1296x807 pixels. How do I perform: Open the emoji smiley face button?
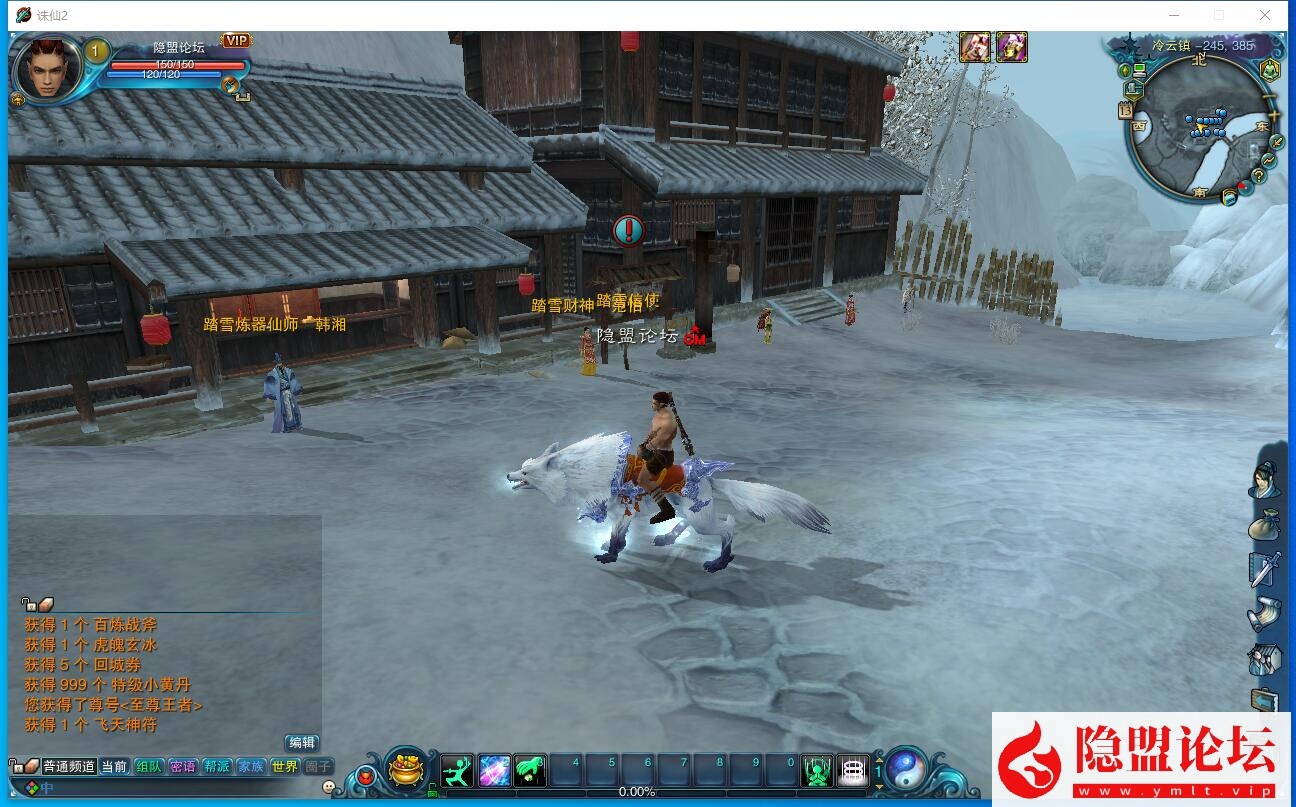click(329, 787)
